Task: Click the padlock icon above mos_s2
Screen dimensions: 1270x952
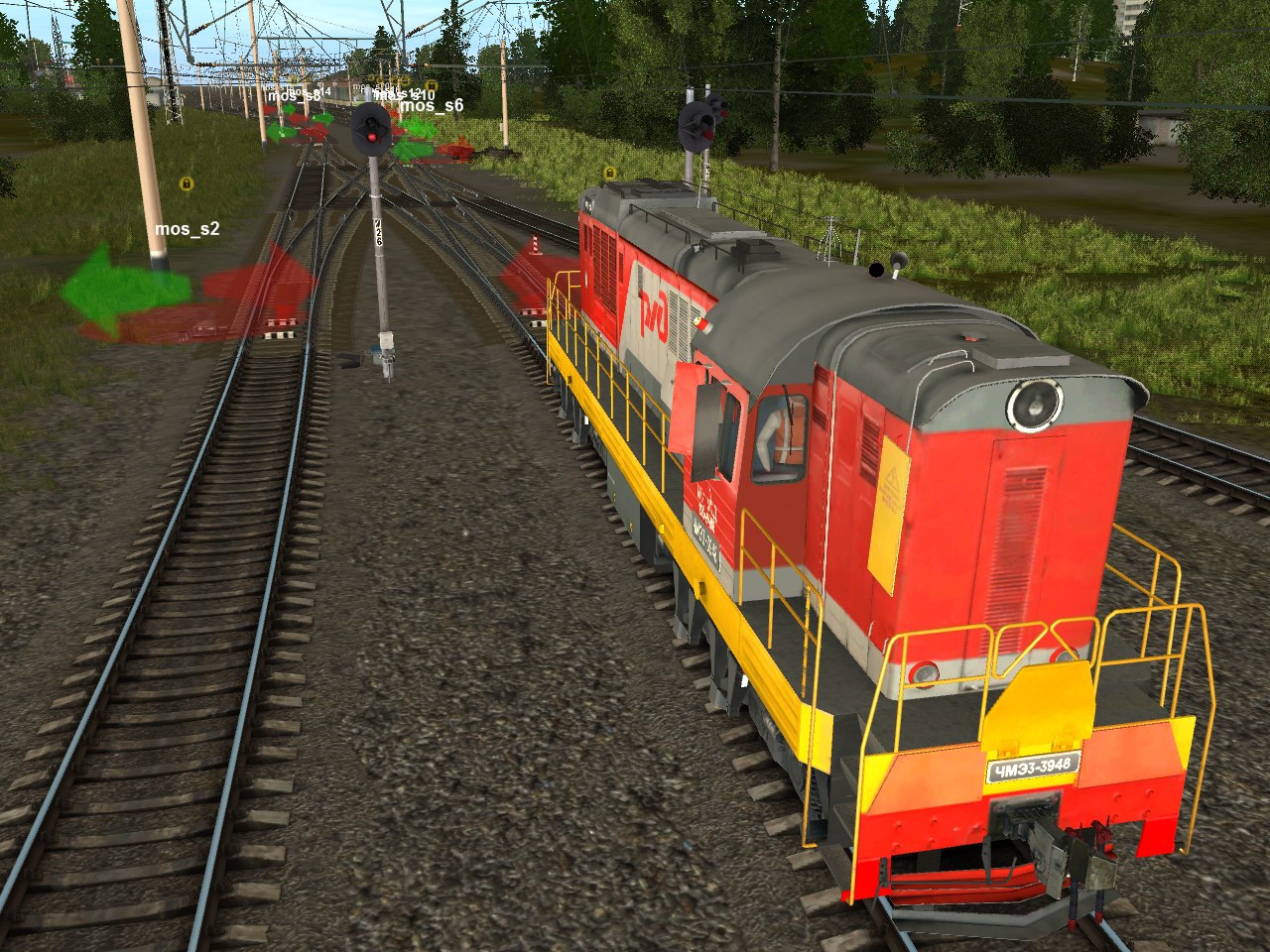Action: 186,183
